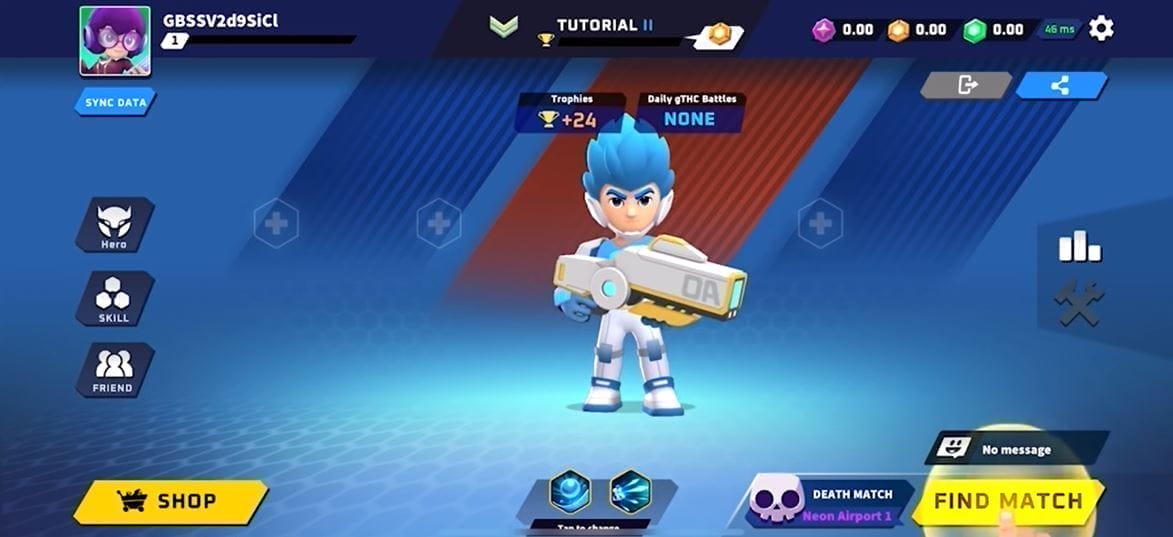Click the share button

(1061, 85)
